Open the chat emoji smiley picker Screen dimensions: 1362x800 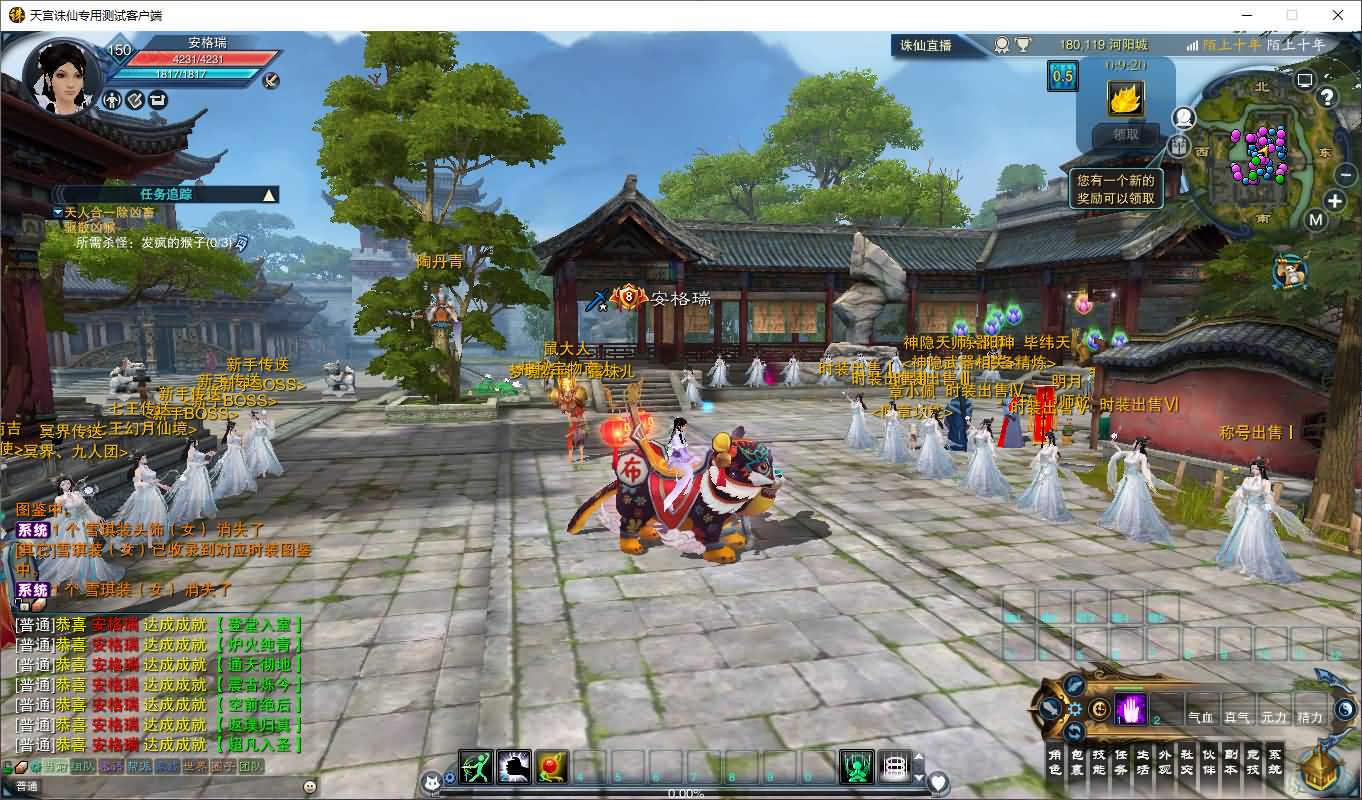[310, 787]
